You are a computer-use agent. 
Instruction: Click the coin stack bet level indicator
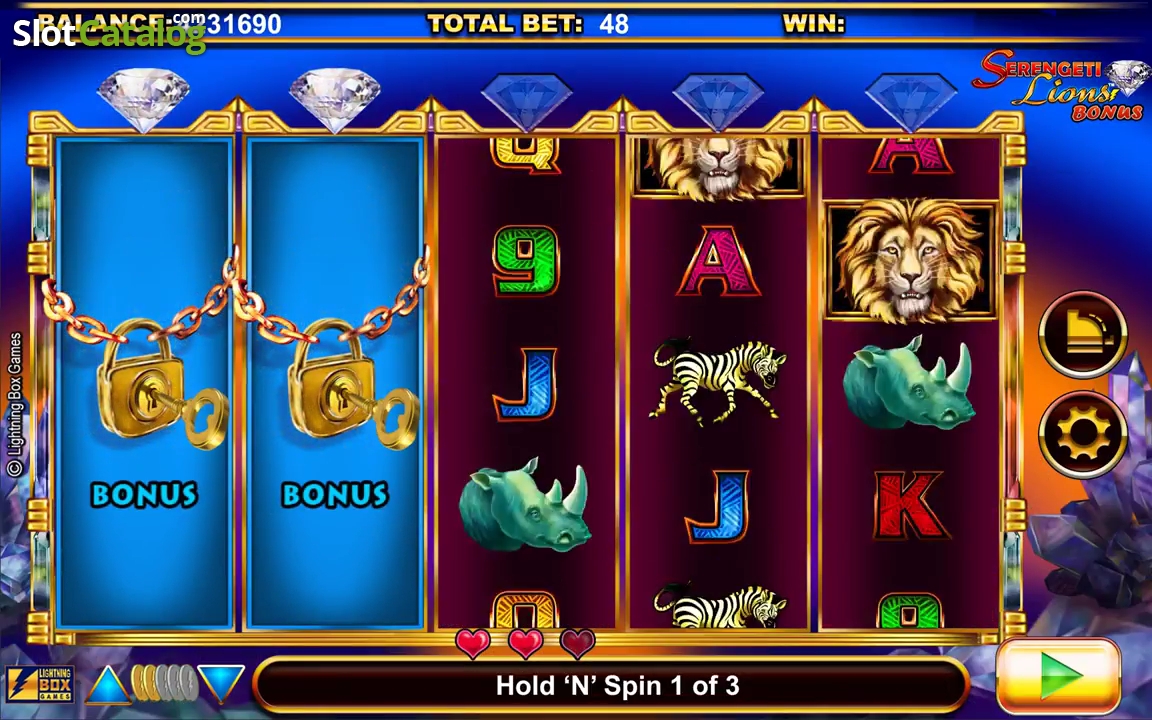pyautogui.click(x=164, y=684)
